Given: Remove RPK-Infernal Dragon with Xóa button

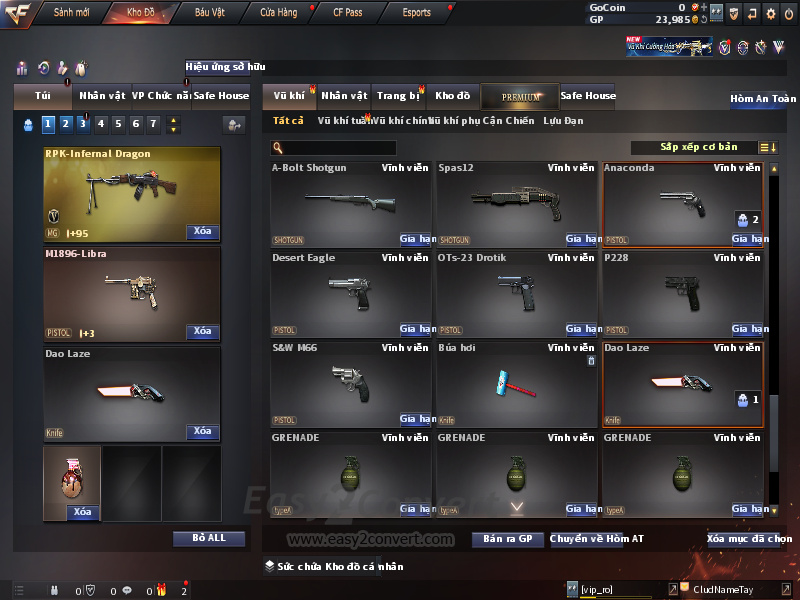Looking at the screenshot, I should pyautogui.click(x=202, y=232).
